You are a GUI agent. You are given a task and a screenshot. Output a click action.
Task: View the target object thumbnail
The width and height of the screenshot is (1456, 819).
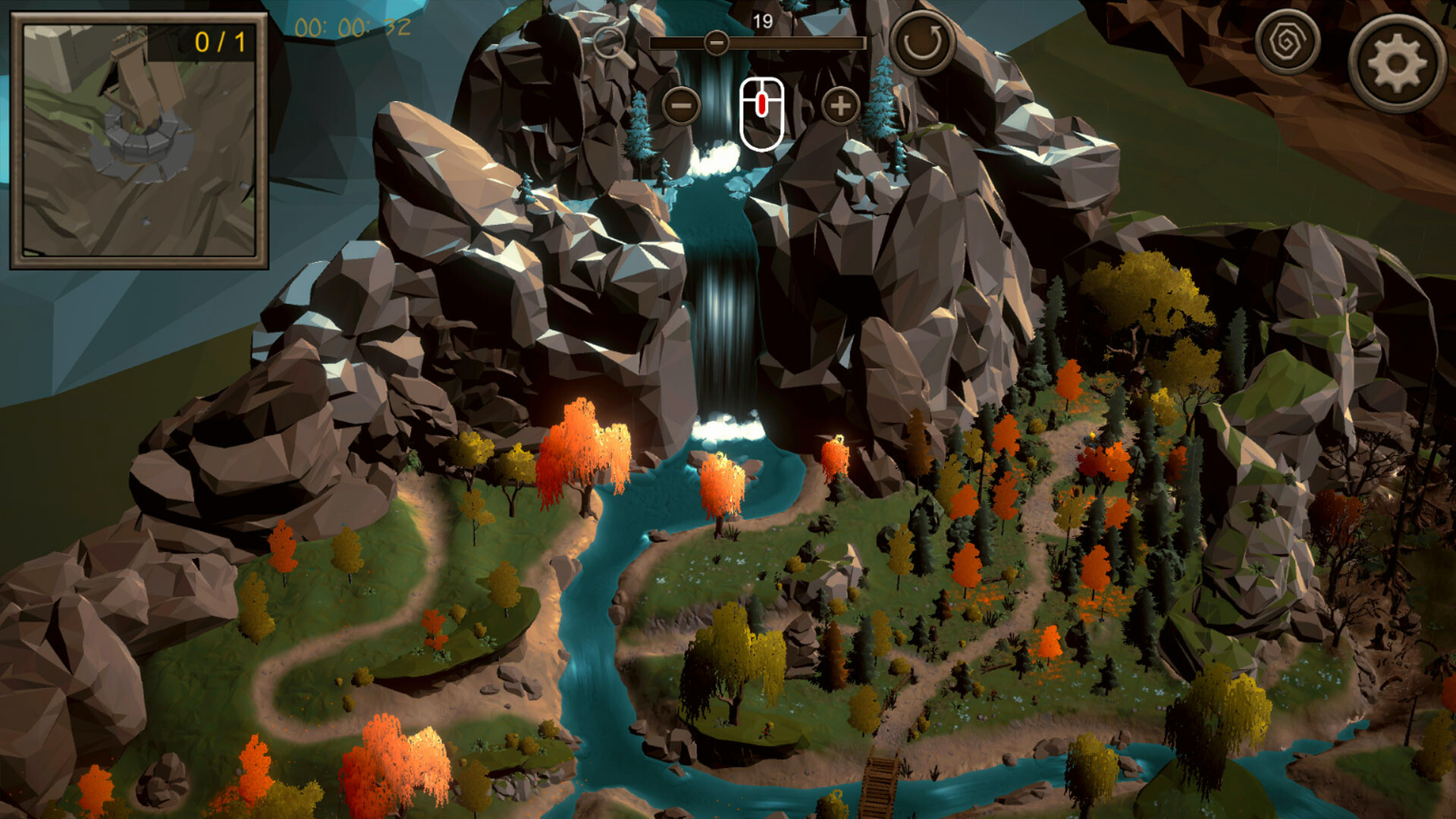click(139, 141)
